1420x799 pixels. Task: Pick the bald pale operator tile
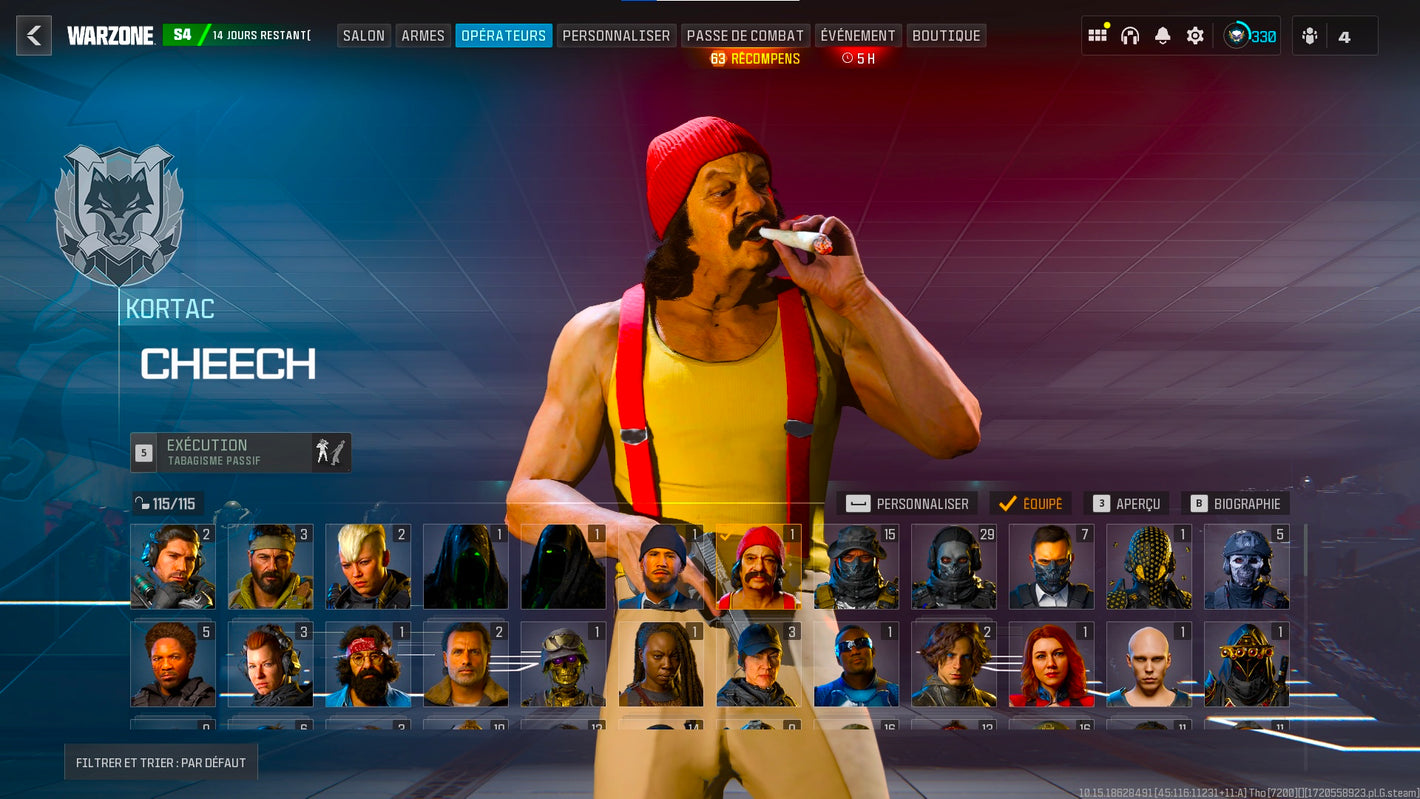tap(1148, 664)
